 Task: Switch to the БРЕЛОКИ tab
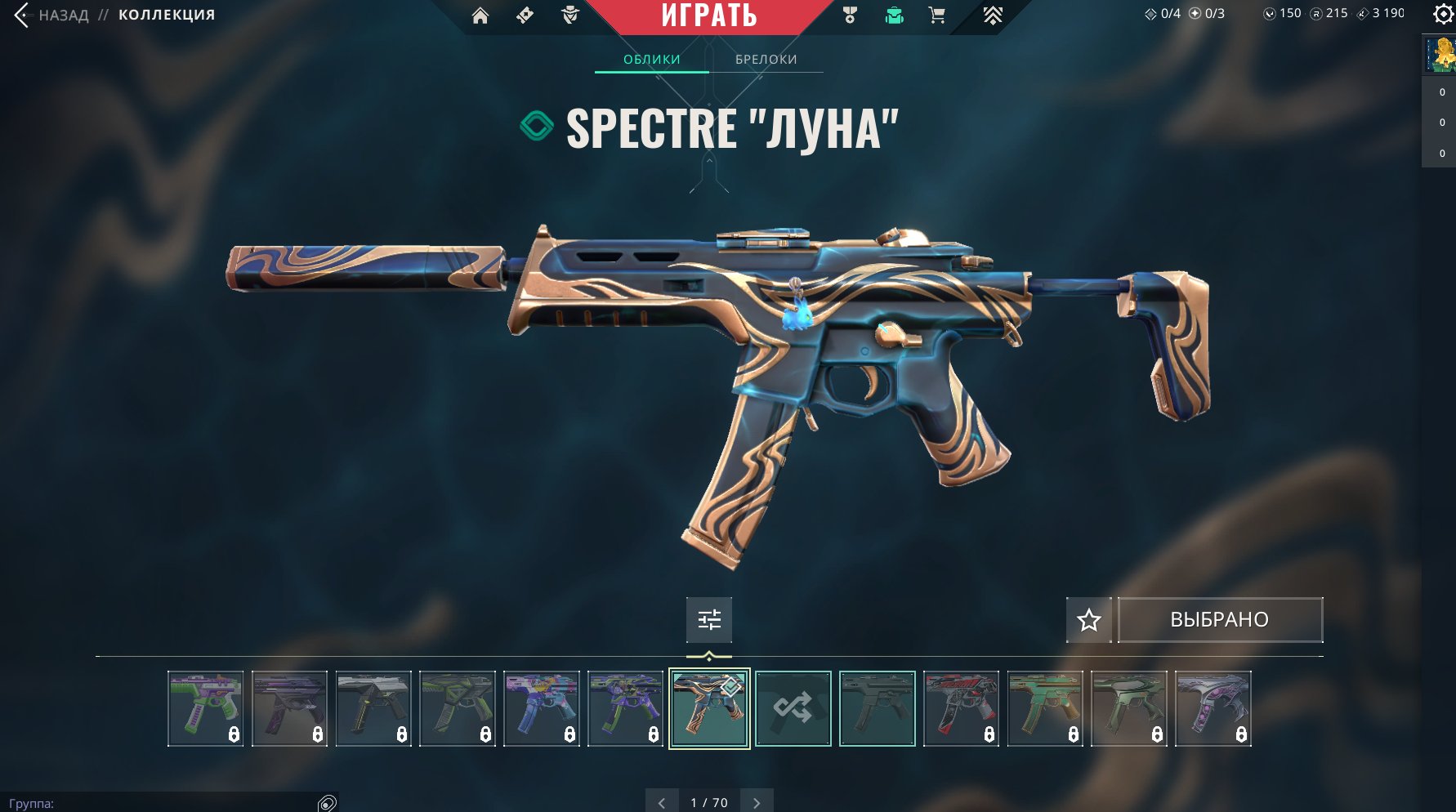766,59
